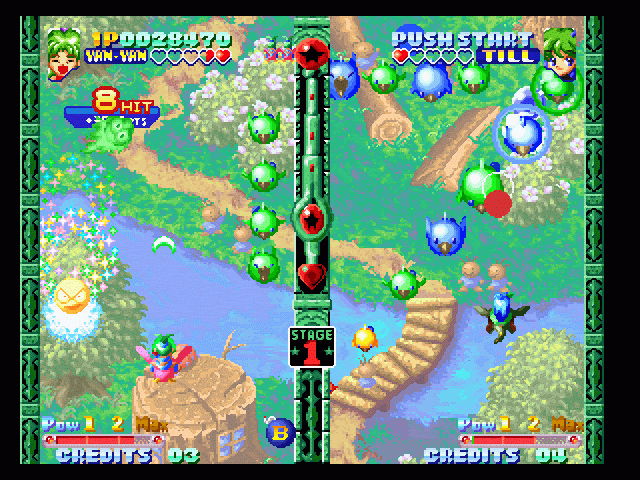Click player one's green-haired character portrait
This screenshot has width=640, height=480.
click(x=64, y=52)
